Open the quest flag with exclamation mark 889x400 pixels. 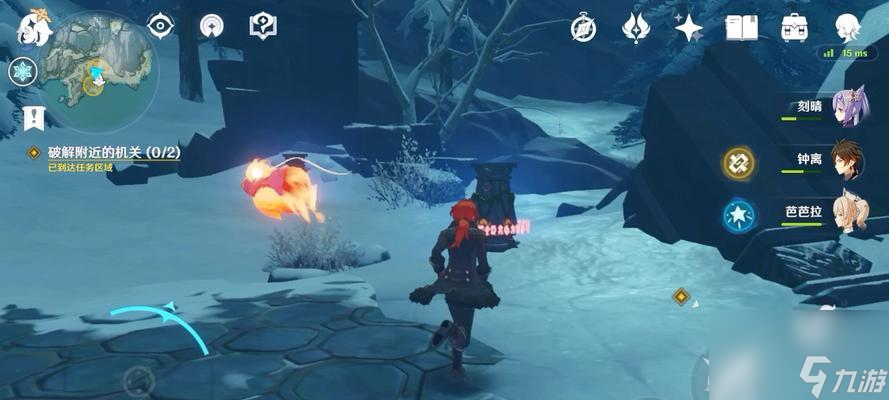pyautogui.click(x=32, y=117)
